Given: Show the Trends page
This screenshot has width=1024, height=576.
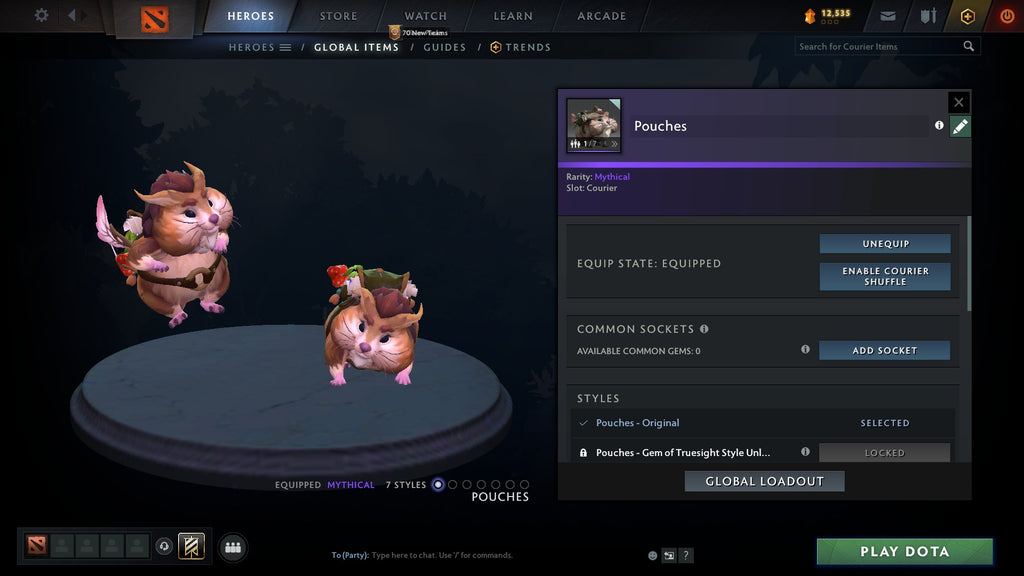Looking at the screenshot, I should click(527, 47).
